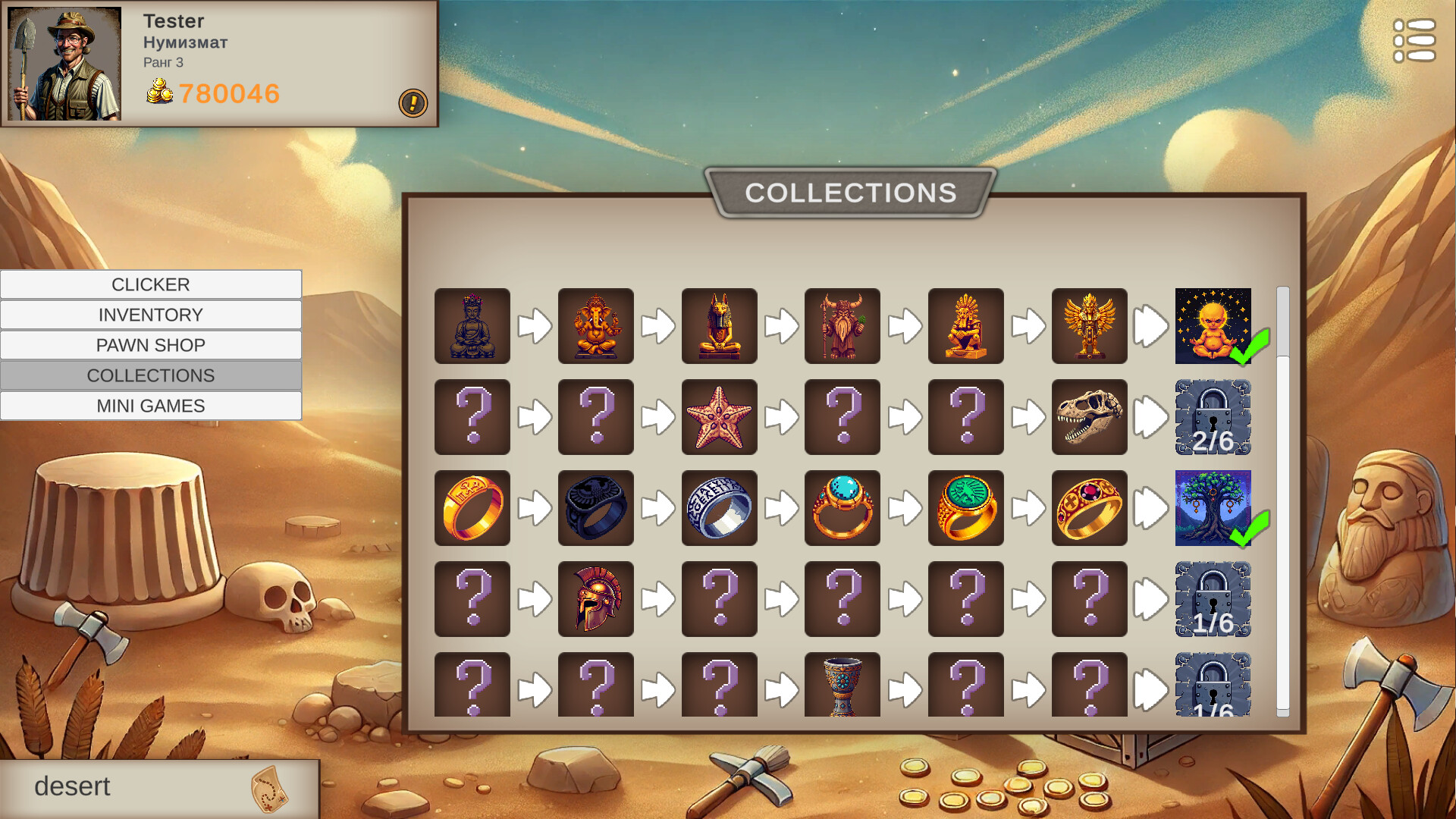Click the starfish fossil in second row

click(x=719, y=416)
